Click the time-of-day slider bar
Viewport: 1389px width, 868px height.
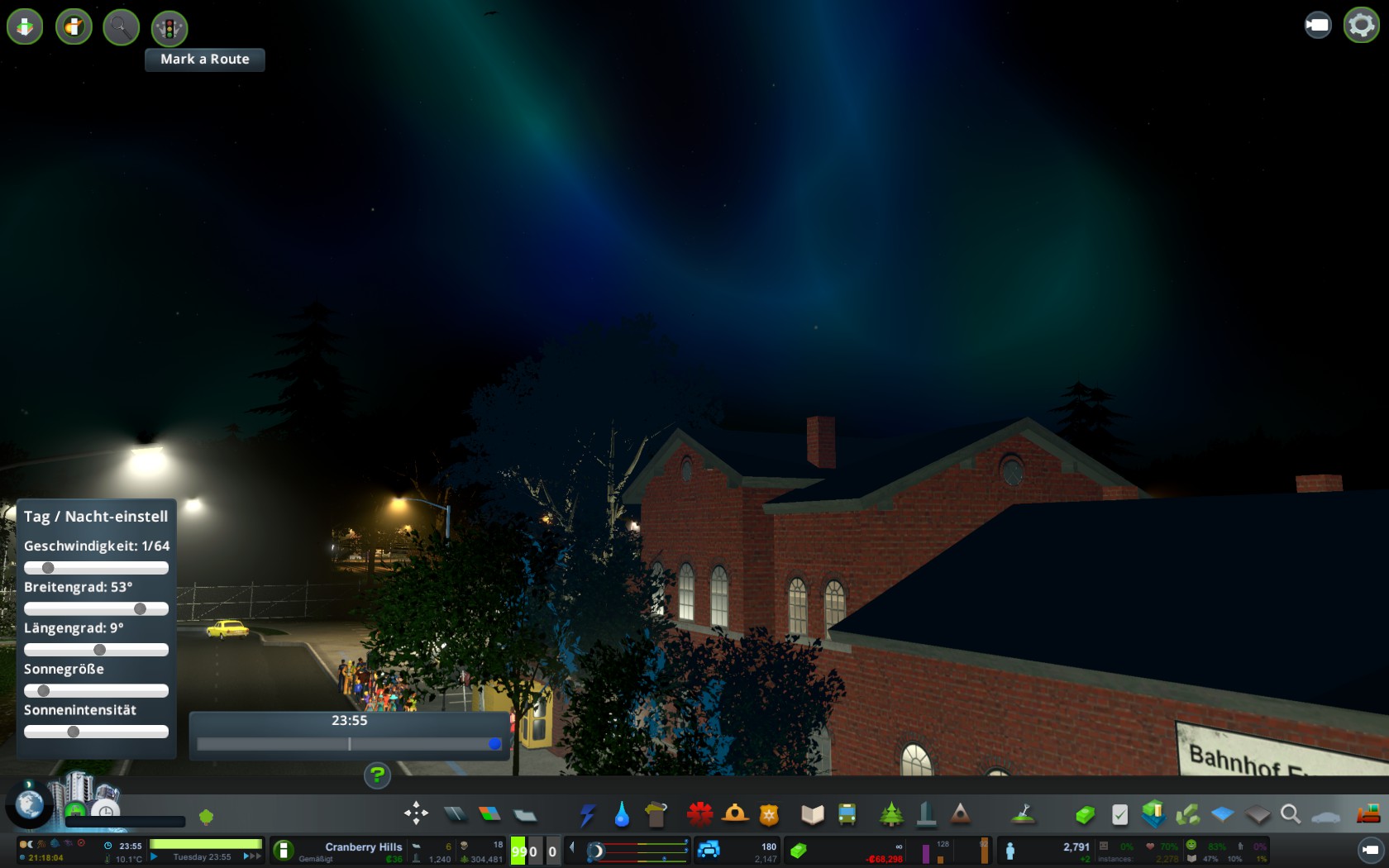(349, 744)
